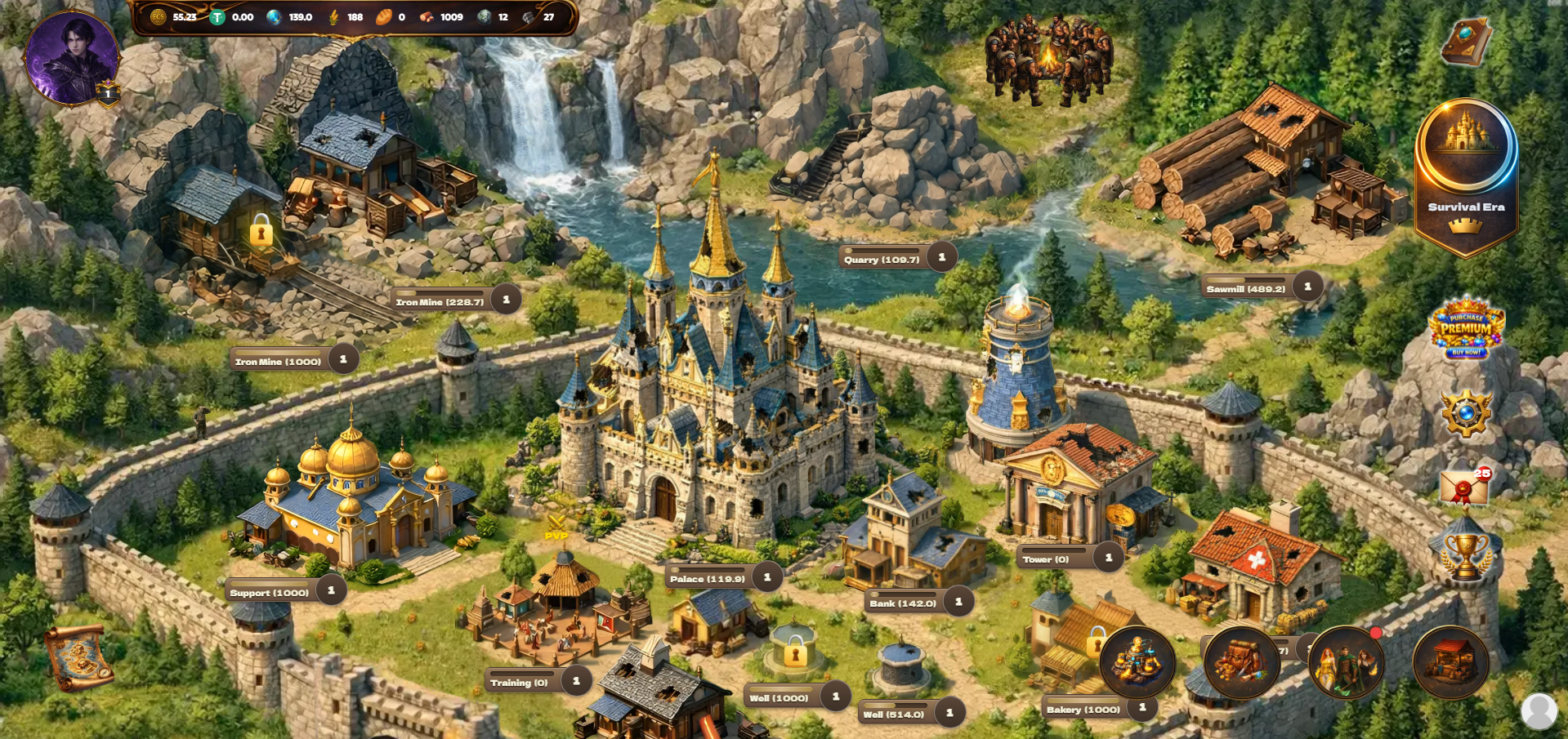Open the spellbook icon
This screenshot has width=1568, height=739.
pos(1466,42)
